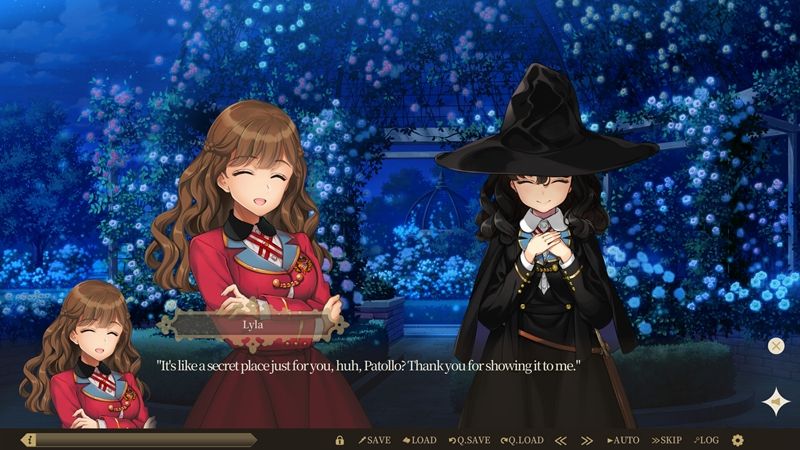Open the SAVE menu
The height and width of the screenshot is (450, 800).
(x=375, y=440)
